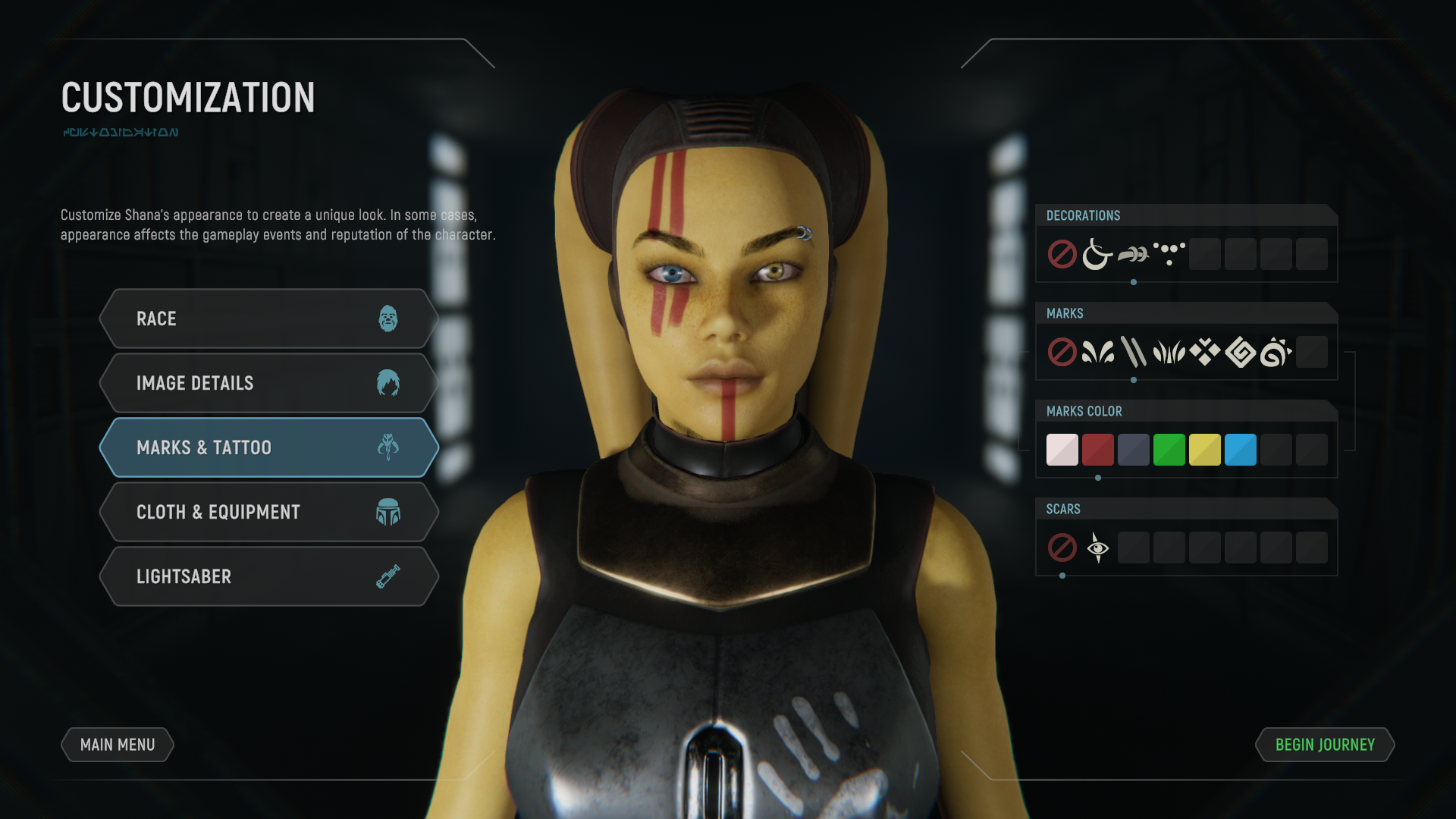Select the diamond cluster marks icon
1456x819 pixels.
(1206, 350)
